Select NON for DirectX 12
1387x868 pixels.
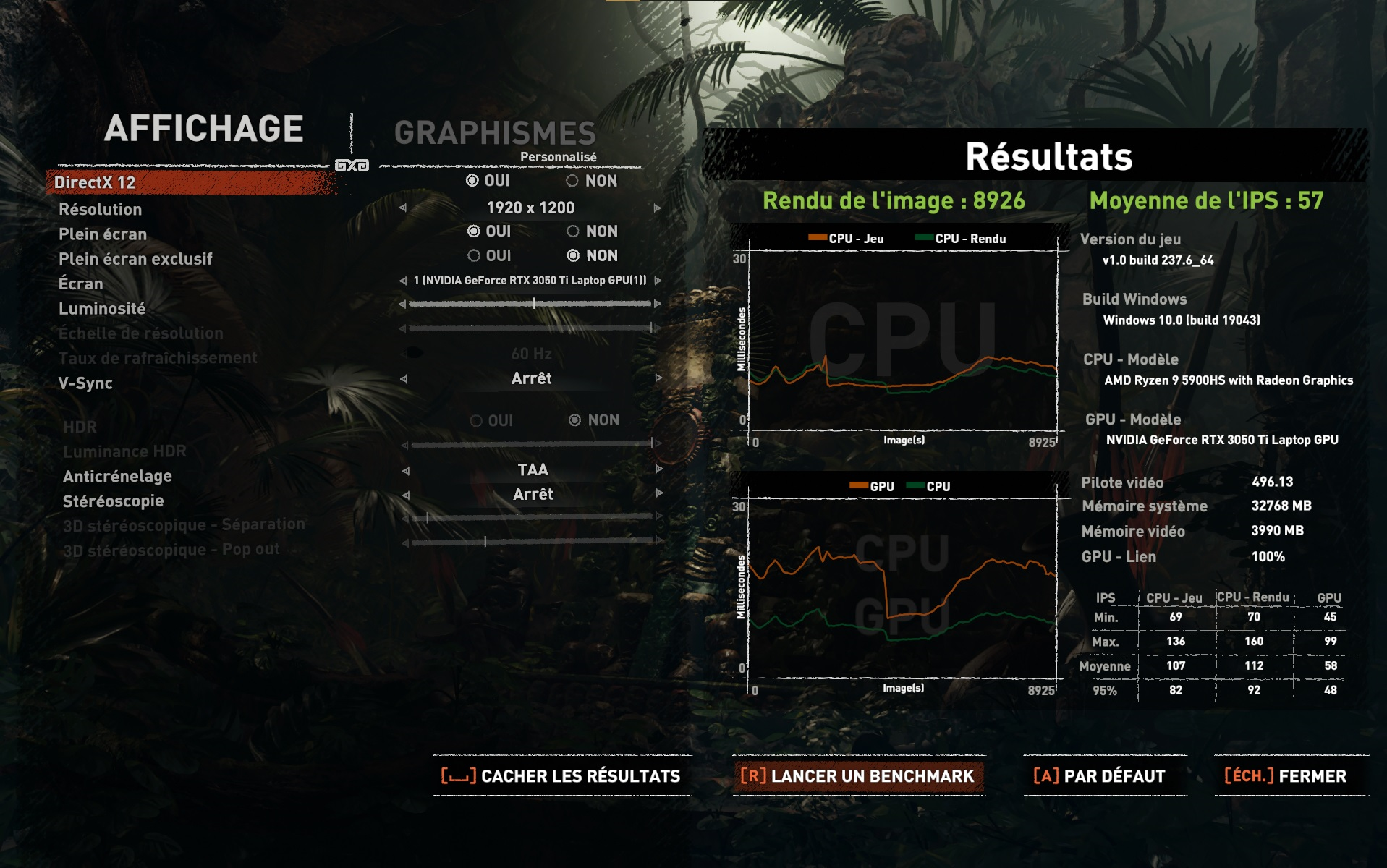point(572,181)
